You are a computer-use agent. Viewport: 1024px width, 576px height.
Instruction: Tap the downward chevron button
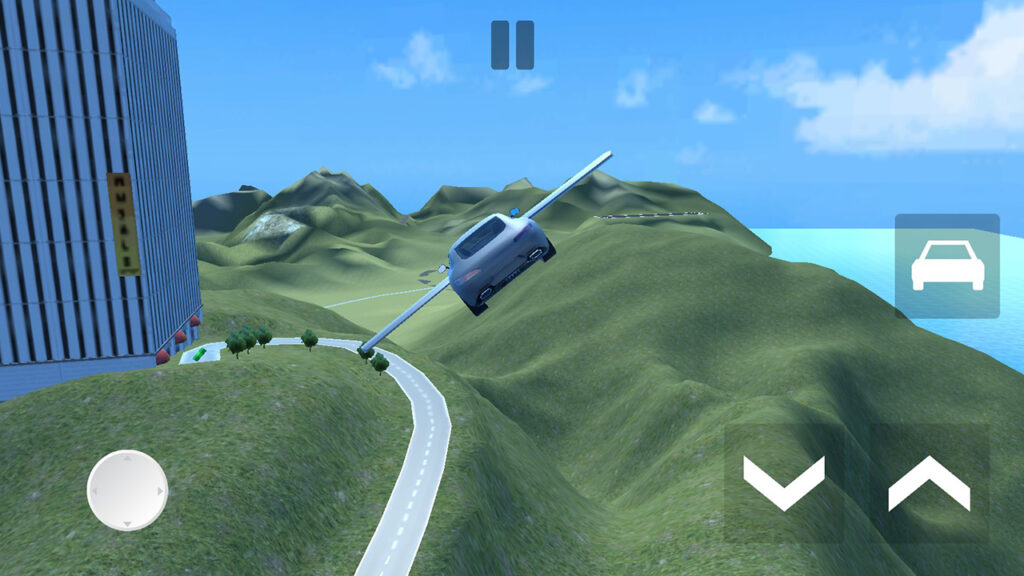pyautogui.click(x=784, y=482)
